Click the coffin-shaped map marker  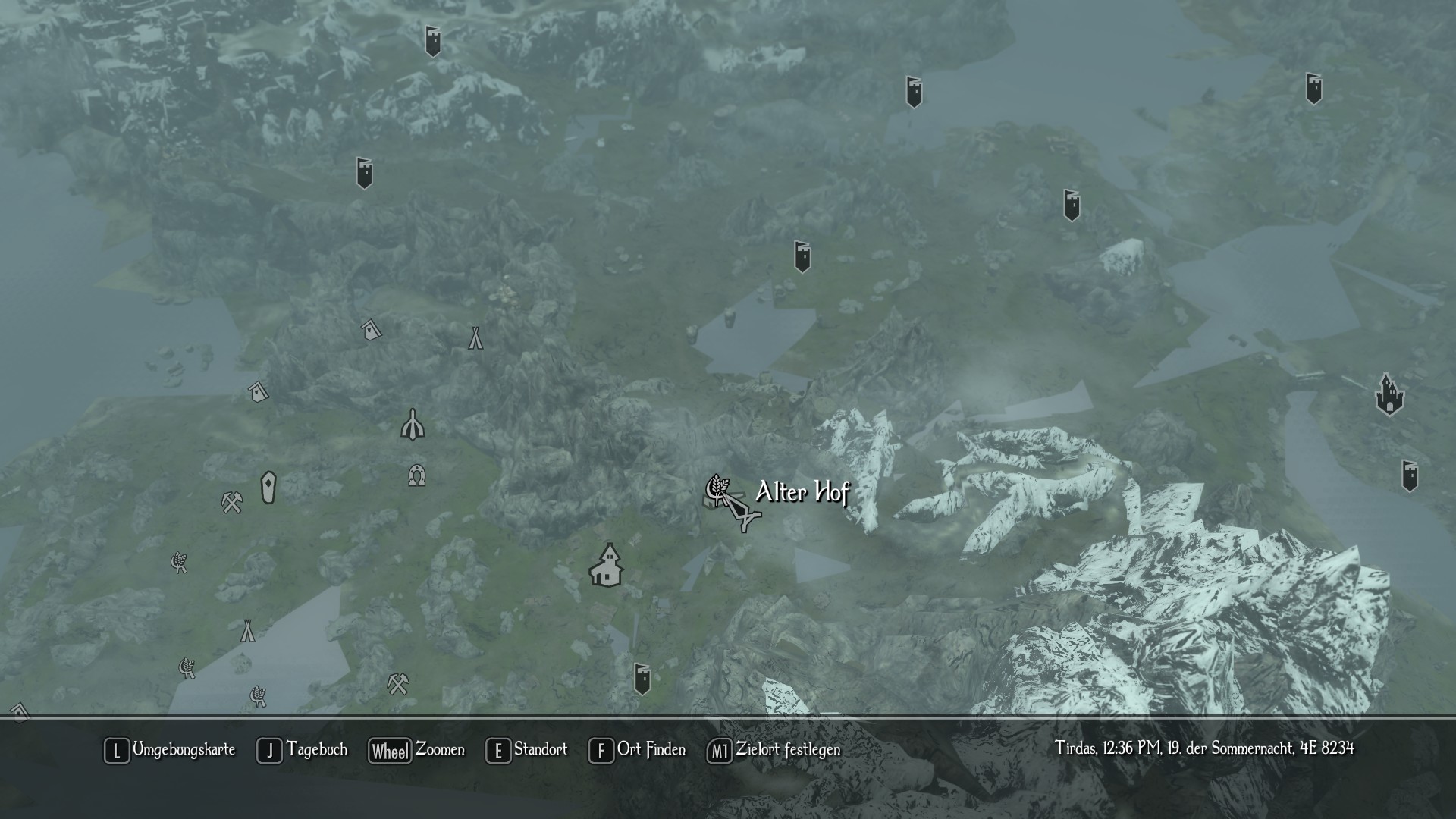(268, 488)
